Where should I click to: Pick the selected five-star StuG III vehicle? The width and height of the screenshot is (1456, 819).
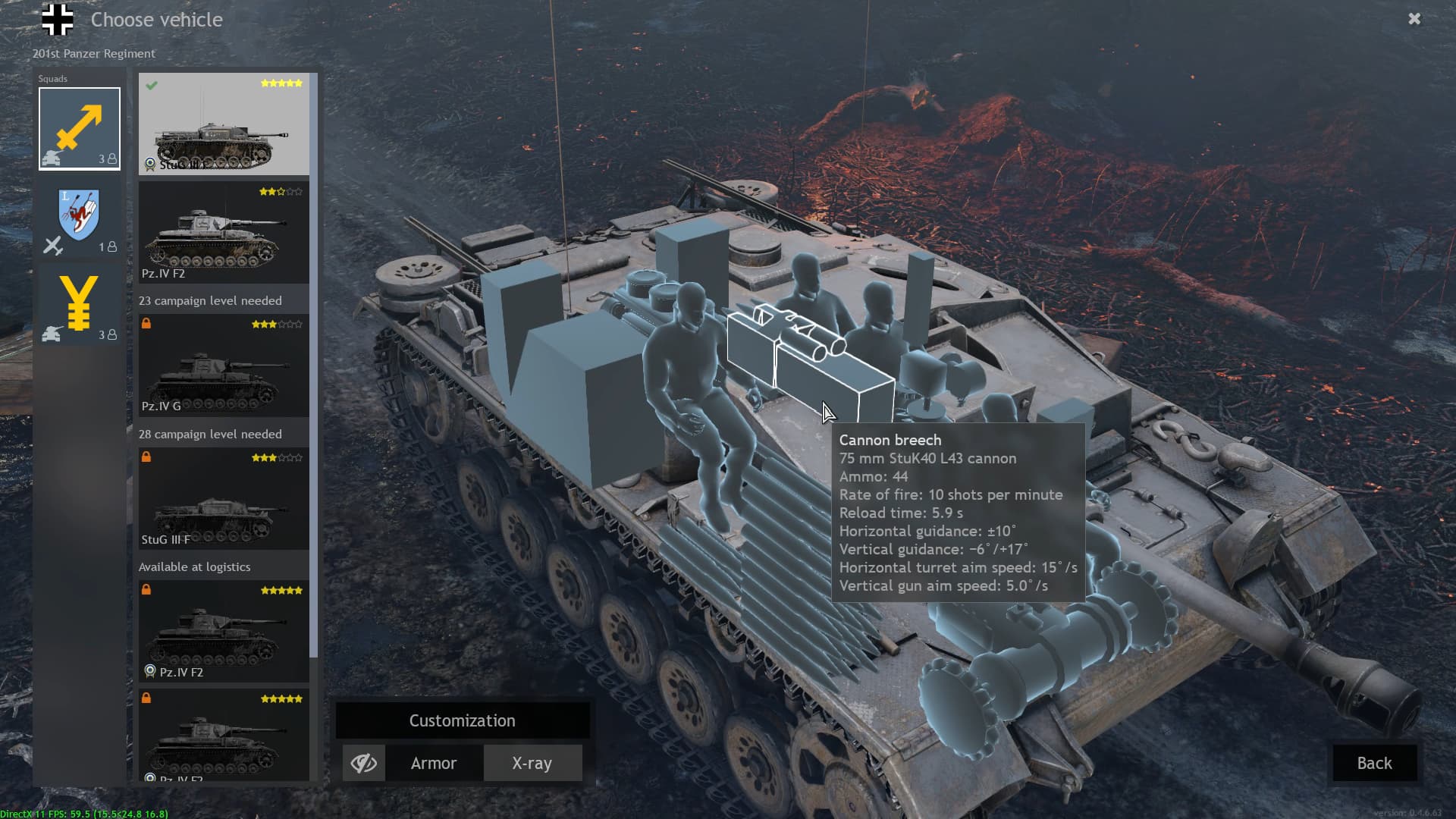click(x=224, y=124)
